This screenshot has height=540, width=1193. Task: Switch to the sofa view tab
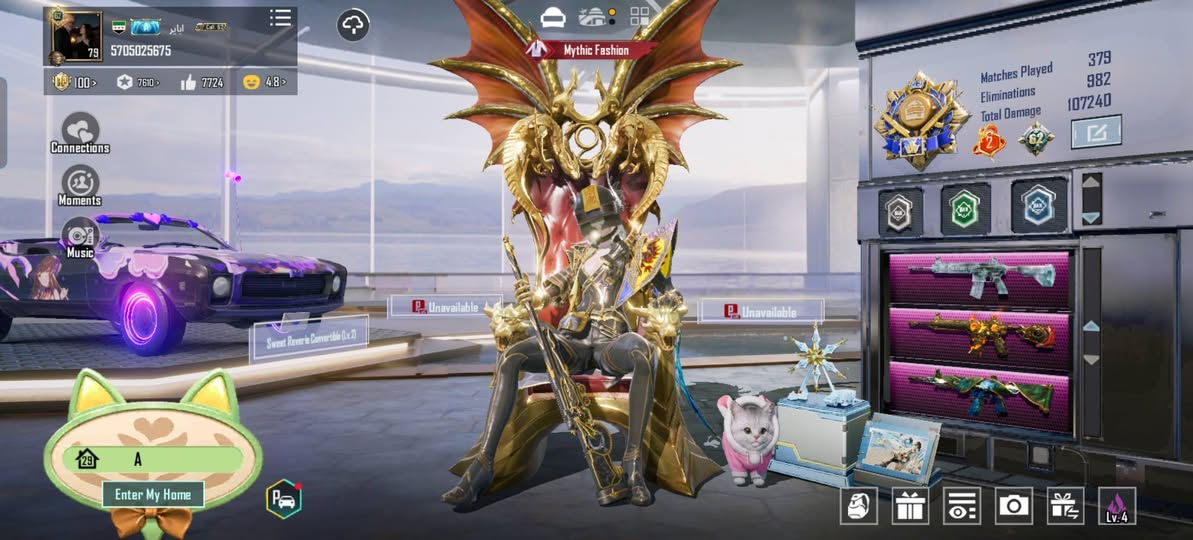(553, 17)
